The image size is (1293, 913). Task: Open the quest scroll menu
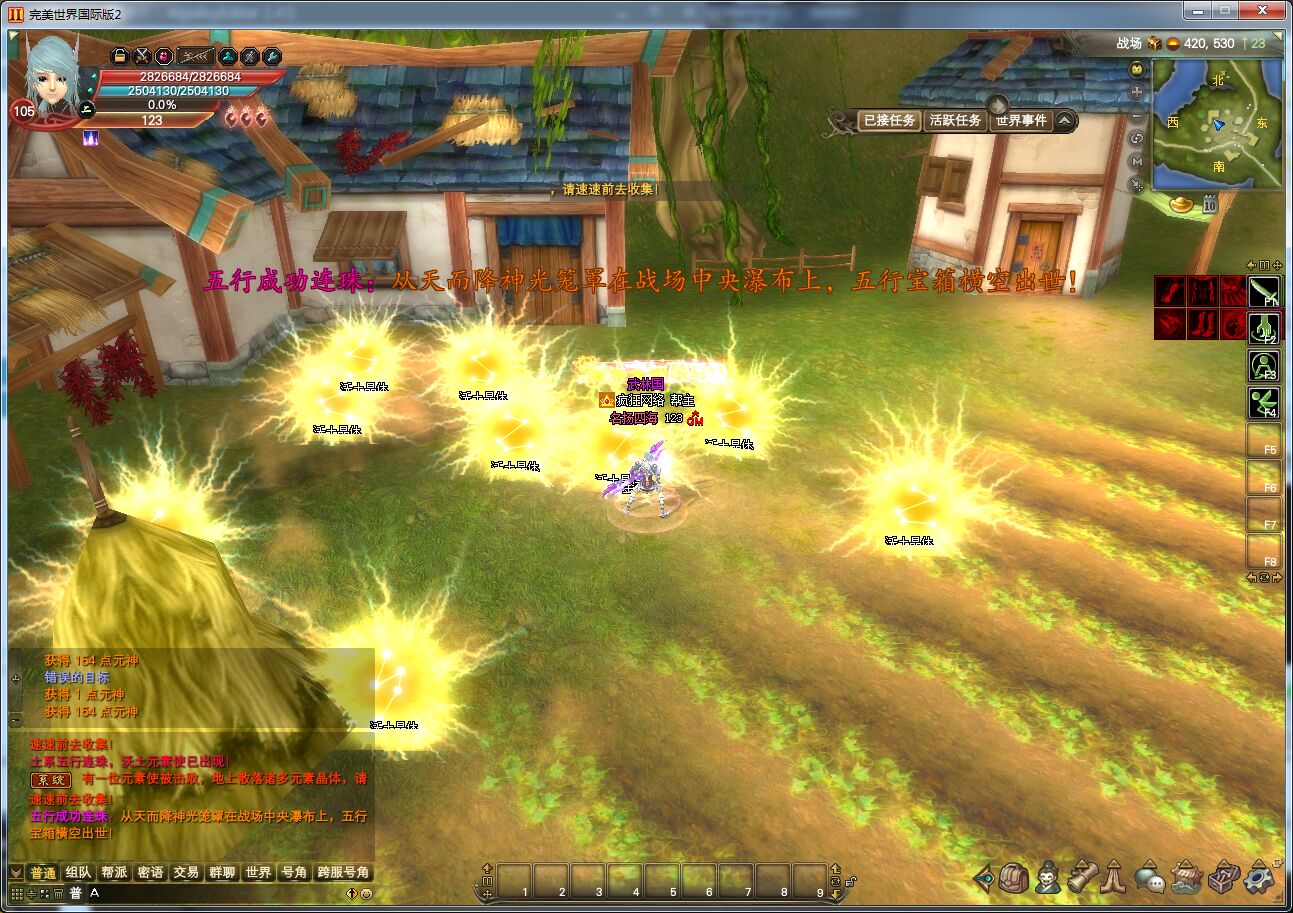tap(1082, 878)
